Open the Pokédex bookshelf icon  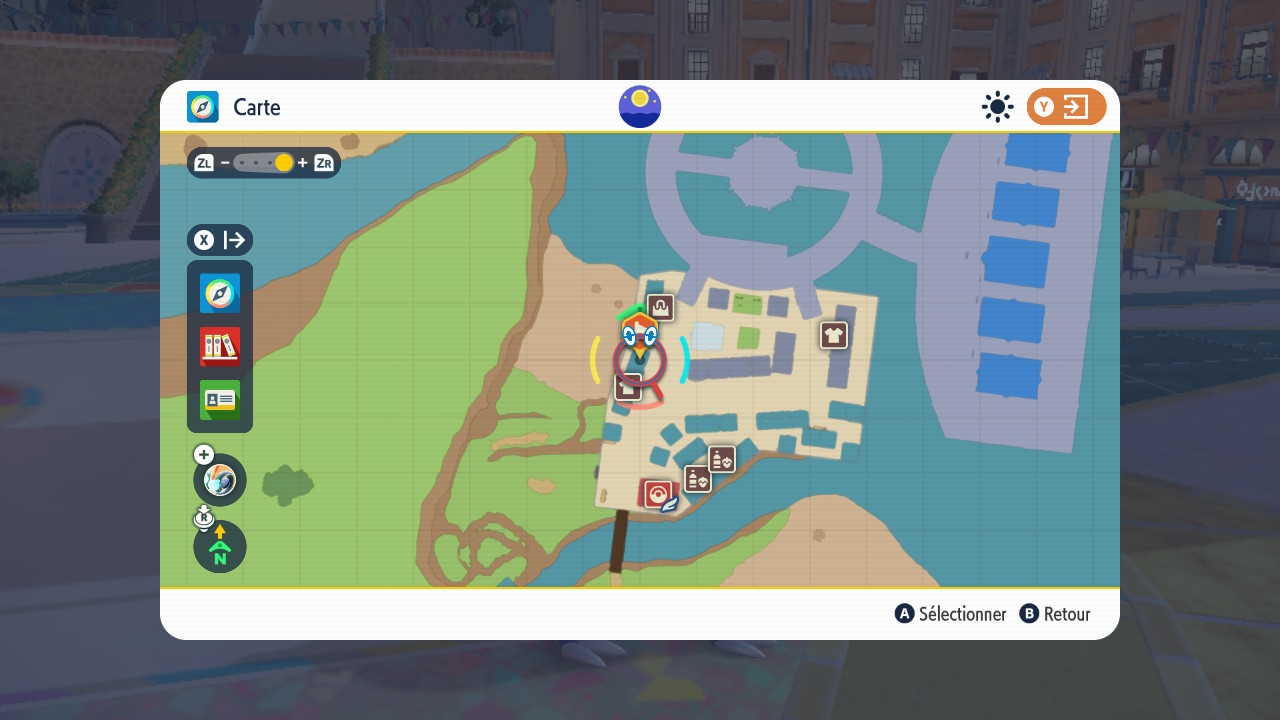point(219,347)
